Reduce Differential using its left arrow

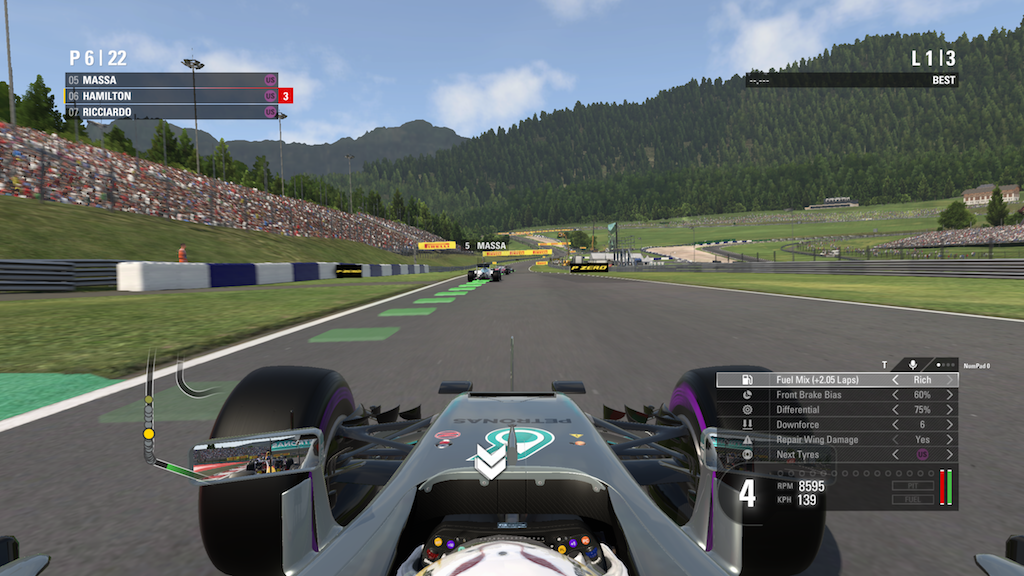(x=895, y=410)
